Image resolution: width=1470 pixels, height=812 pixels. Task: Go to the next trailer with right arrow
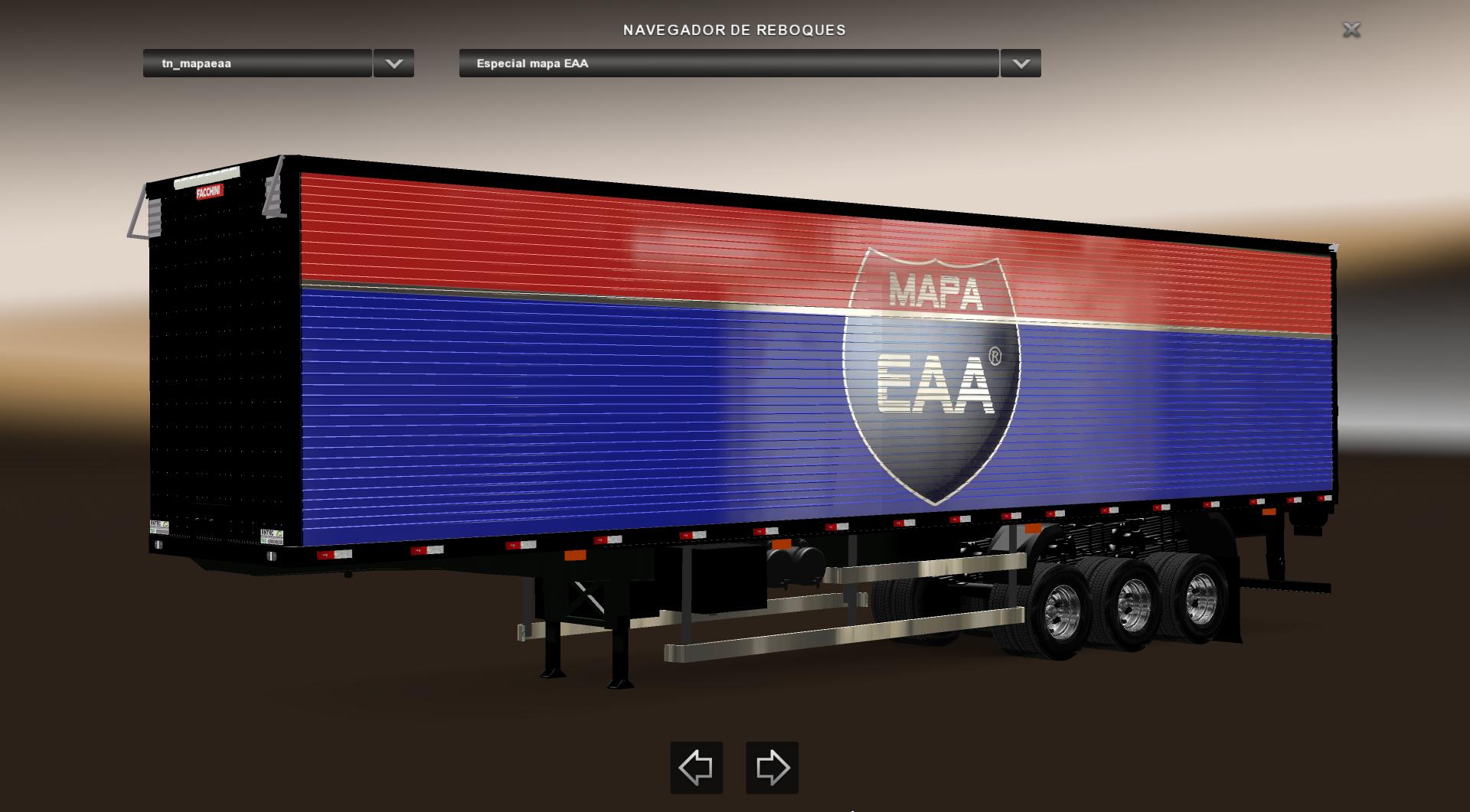[772, 767]
